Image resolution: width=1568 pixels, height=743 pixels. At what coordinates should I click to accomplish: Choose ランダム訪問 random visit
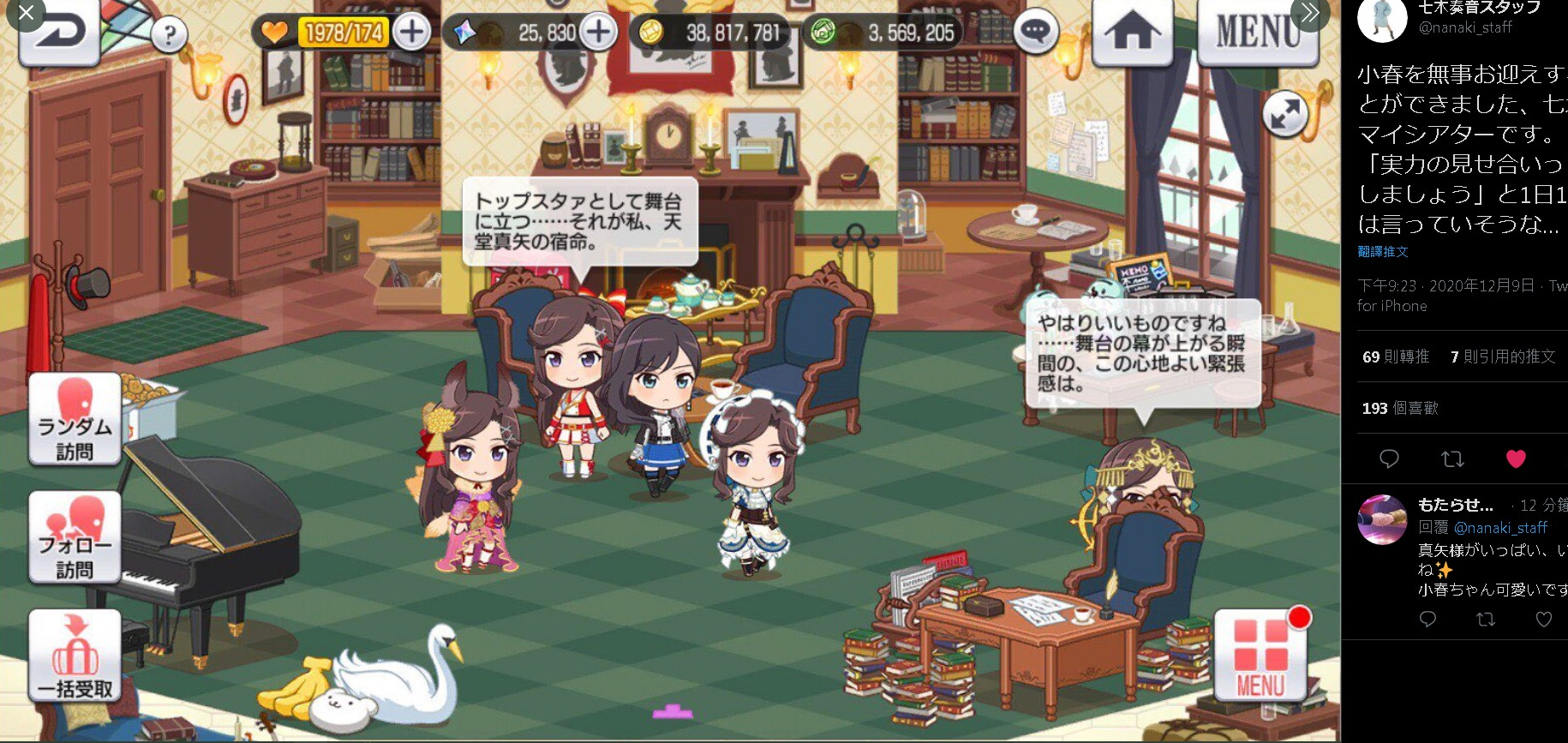[75, 419]
